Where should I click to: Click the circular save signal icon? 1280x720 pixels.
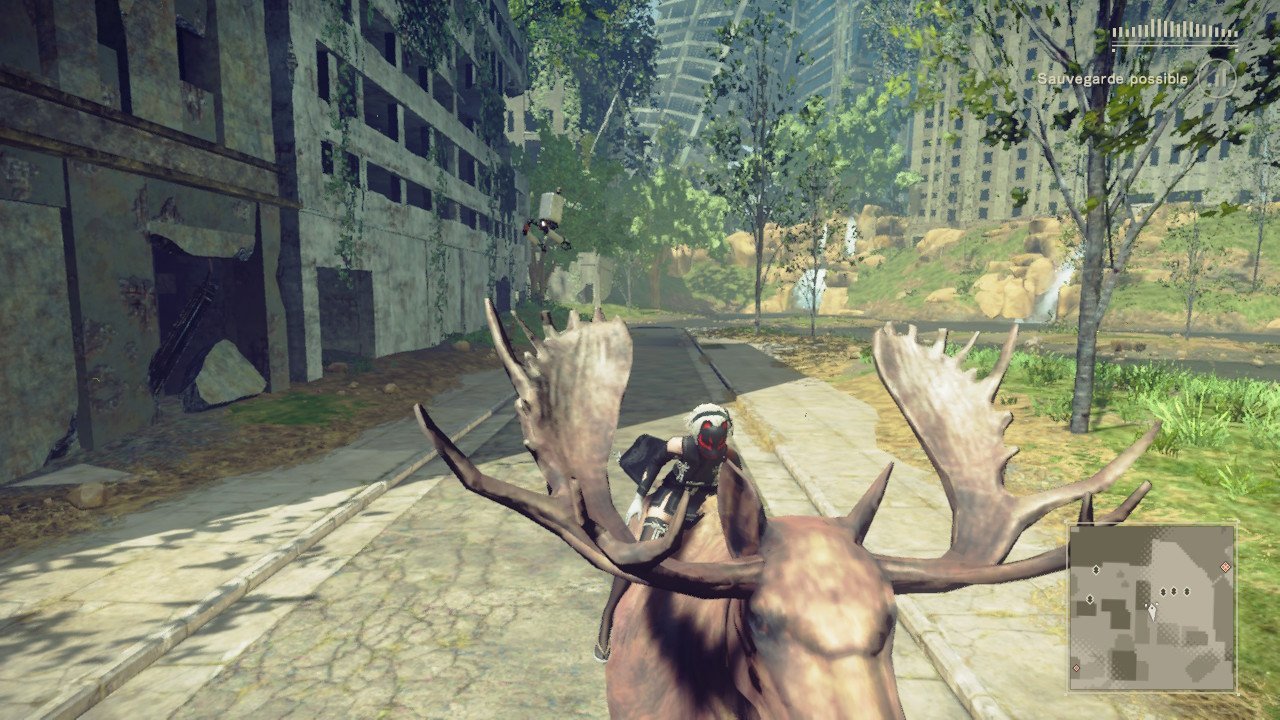[1216, 78]
